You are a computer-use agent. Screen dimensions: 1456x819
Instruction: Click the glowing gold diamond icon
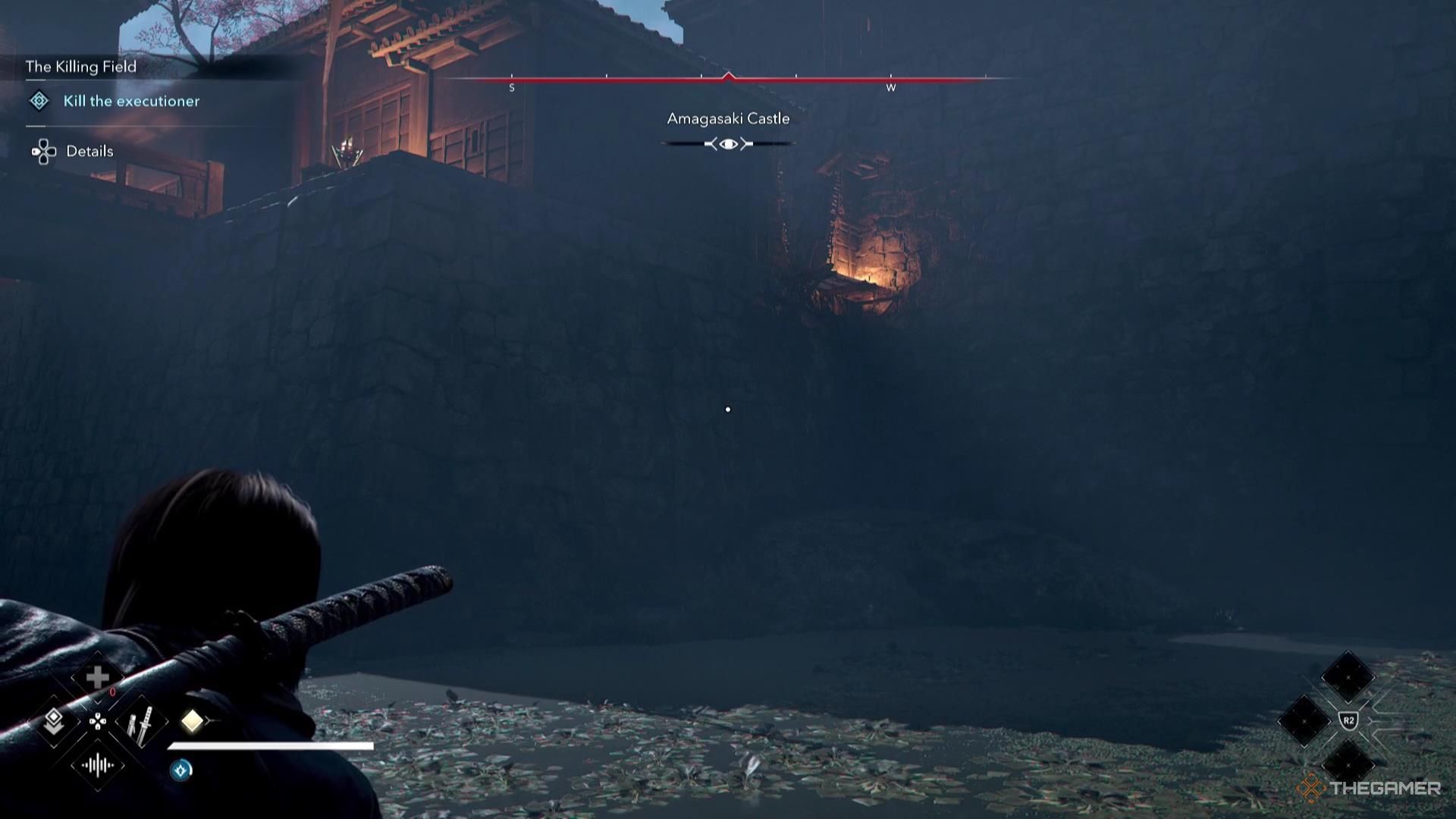click(192, 720)
